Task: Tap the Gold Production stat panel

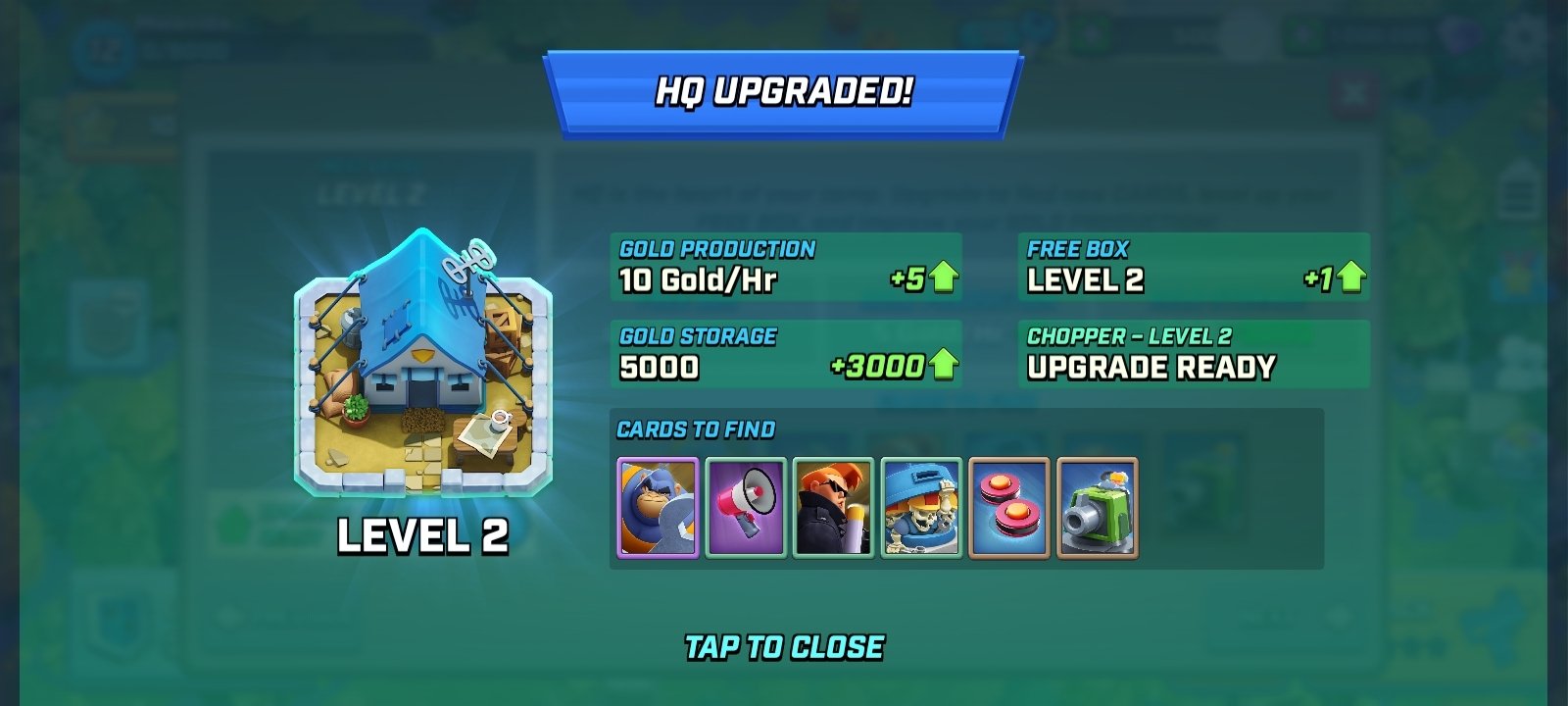Action: (x=784, y=267)
